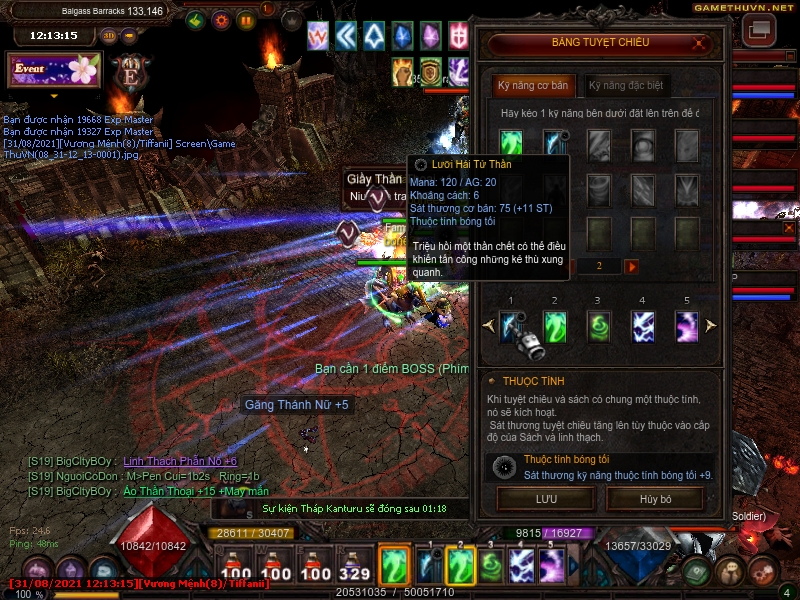Cancel changes with the Hủy bỏ button

[x=654, y=497]
